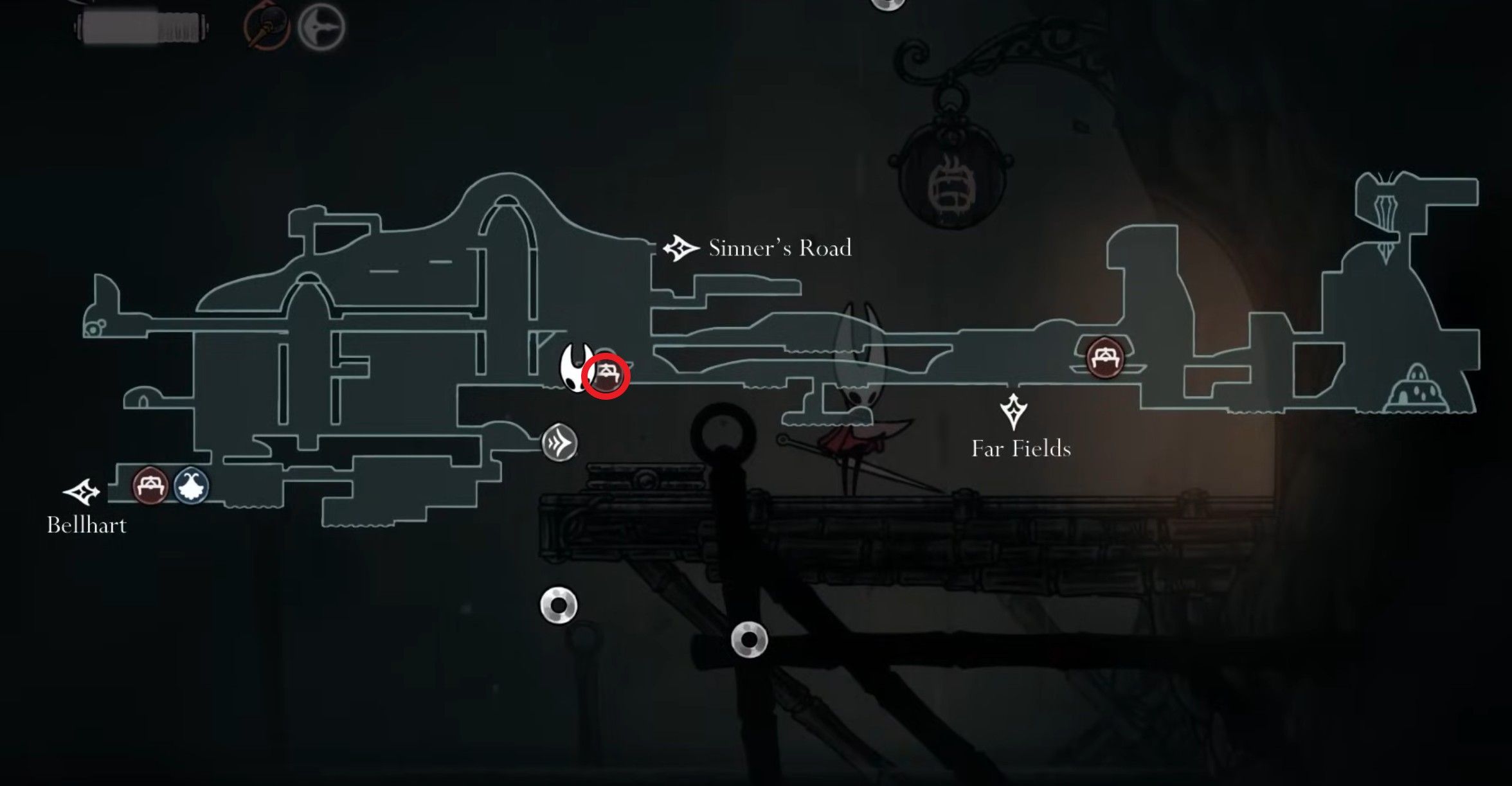Switch to the Sinner's Road label
The width and height of the screenshot is (1512, 786).
pyautogui.click(x=781, y=247)
